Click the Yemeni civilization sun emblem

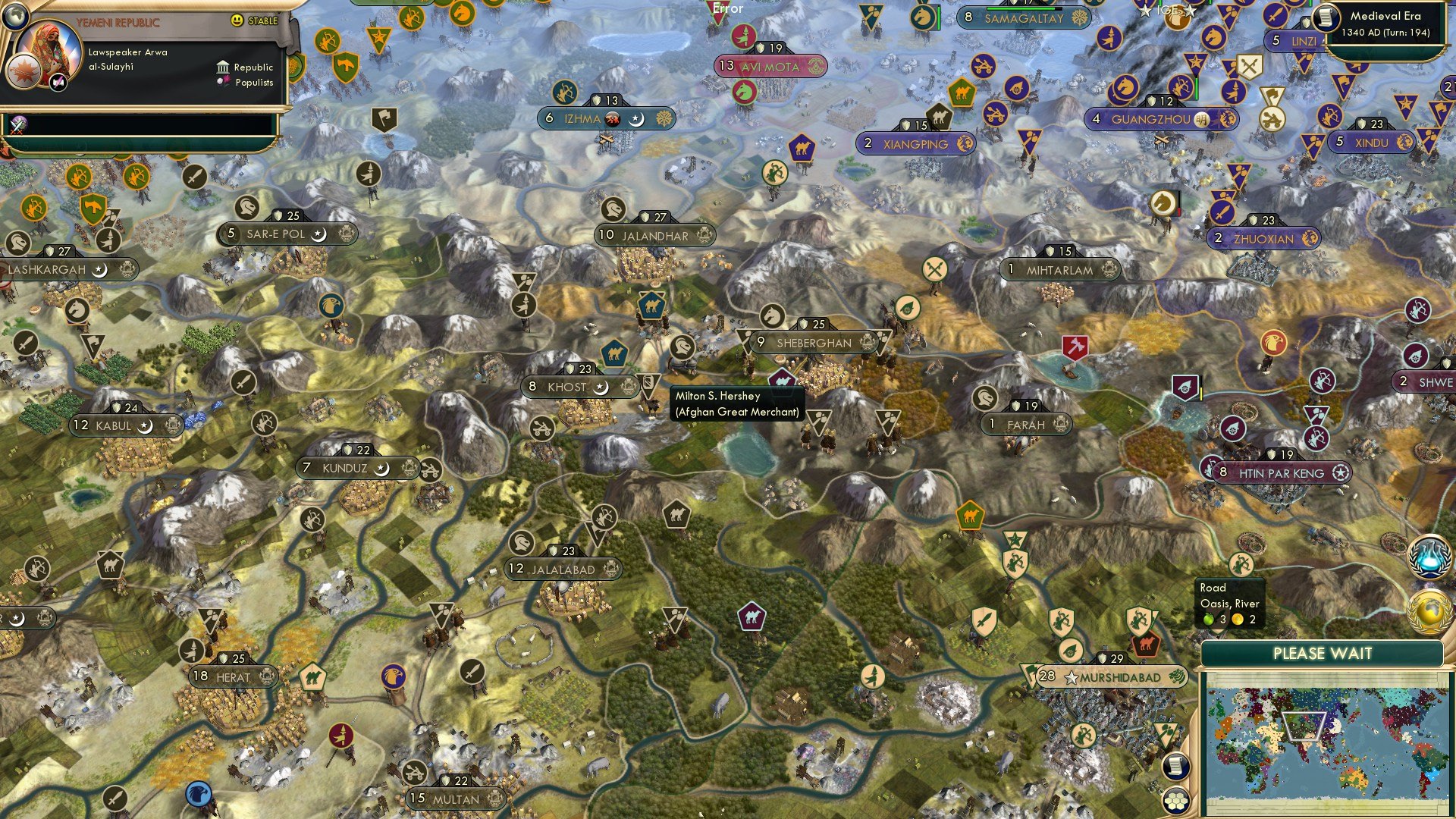24,73
